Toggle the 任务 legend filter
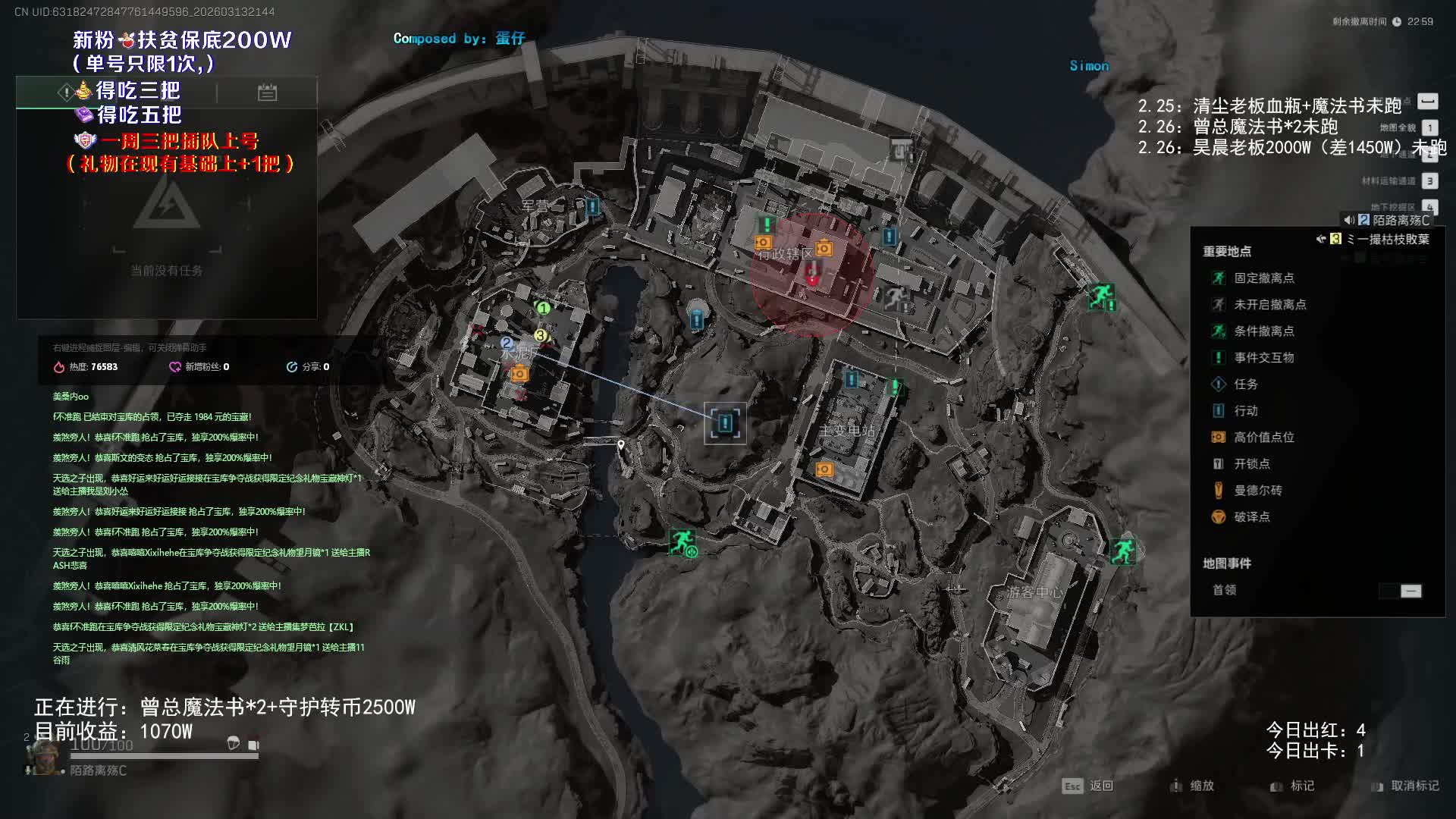This screenshot has height=819, width=1456. [1245, 384]
